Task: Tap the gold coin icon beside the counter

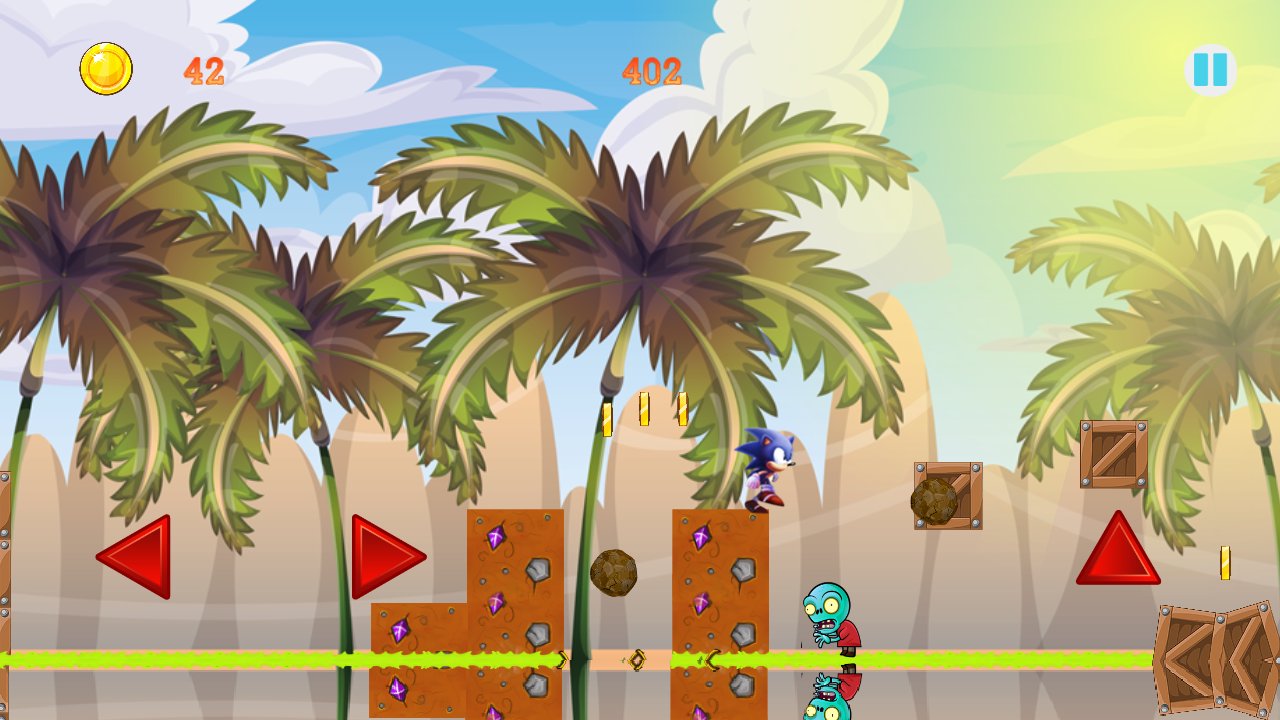Action: click(x=104, y=67)
